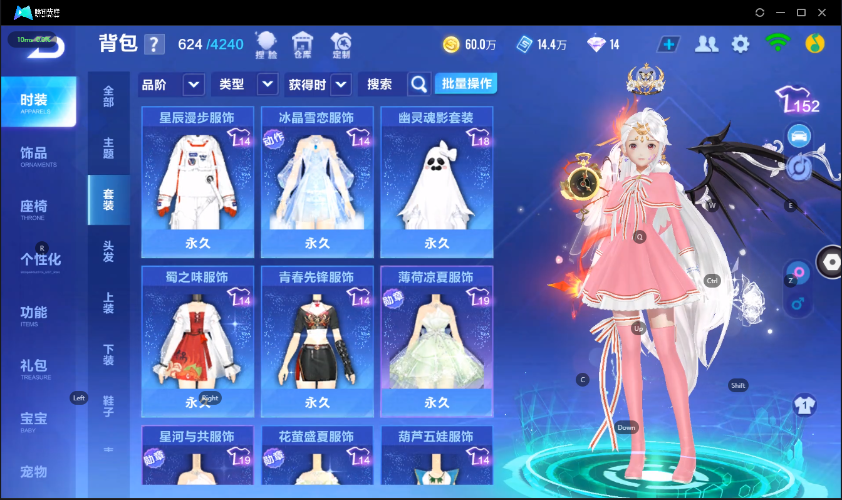Activate the 批量操作 batch operation button
This screenshot has height=500, width=842.
coord(466,83)
